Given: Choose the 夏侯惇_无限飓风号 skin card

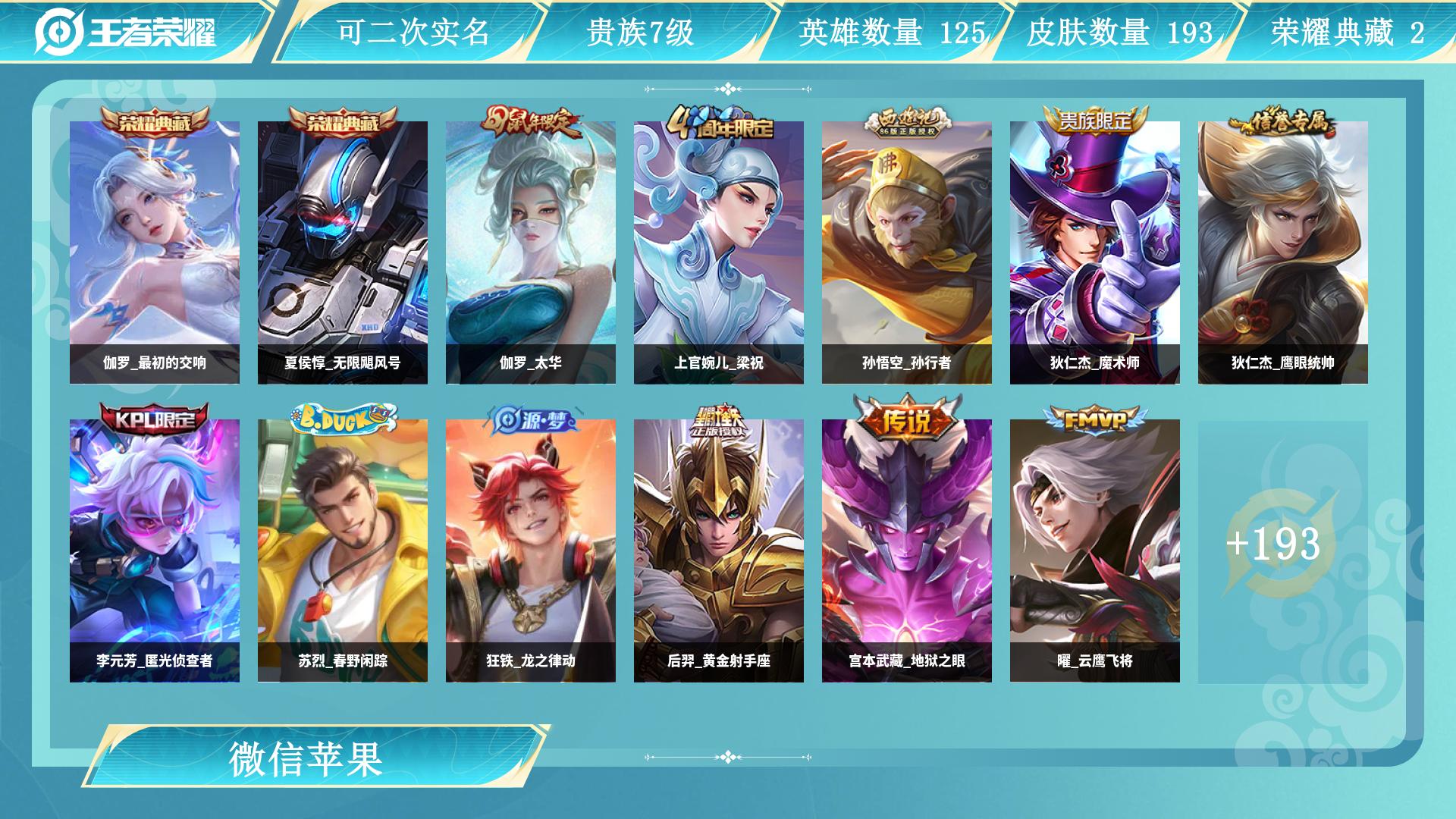Looking at the screenshot, I should coord(343,252).
